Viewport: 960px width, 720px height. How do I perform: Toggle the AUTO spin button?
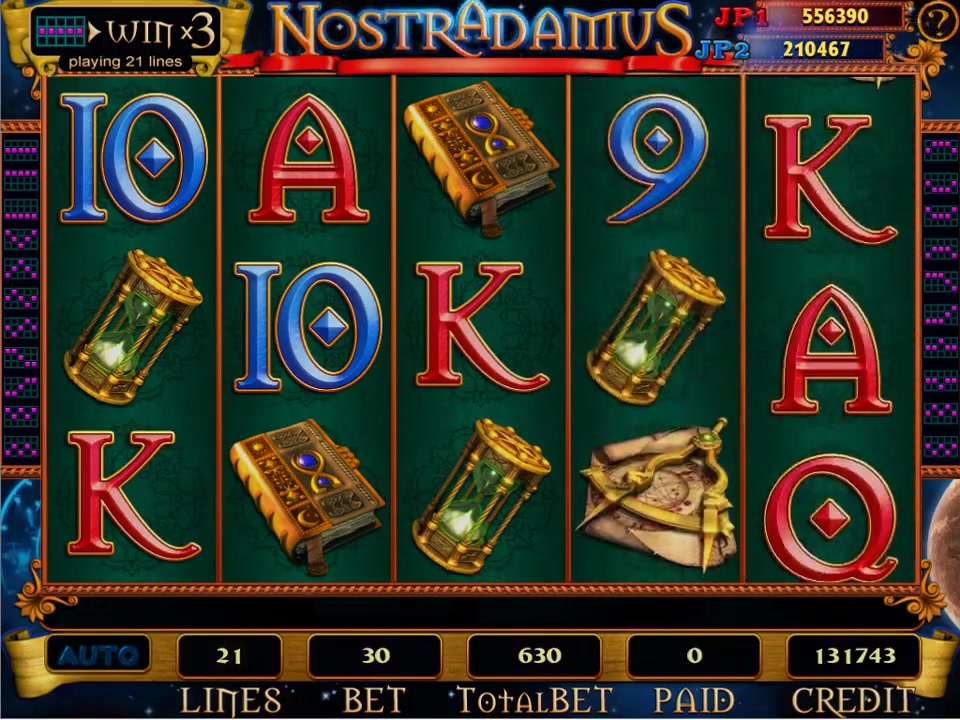(x=97, y=656)
